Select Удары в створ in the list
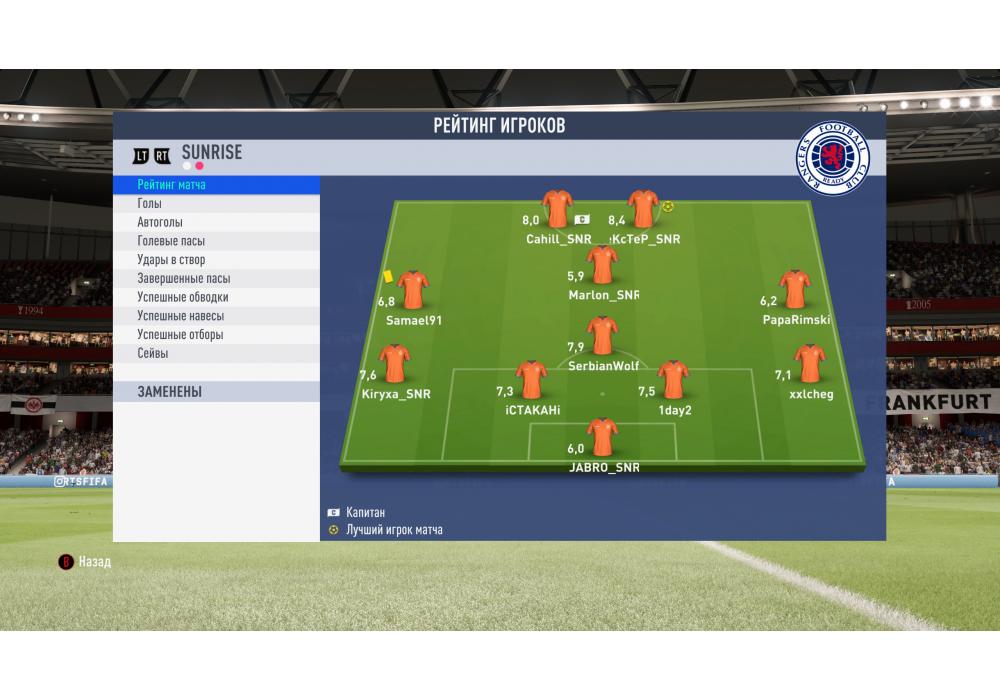Image resolution: width=1000 pixels, height=700 pixels. 216,260
